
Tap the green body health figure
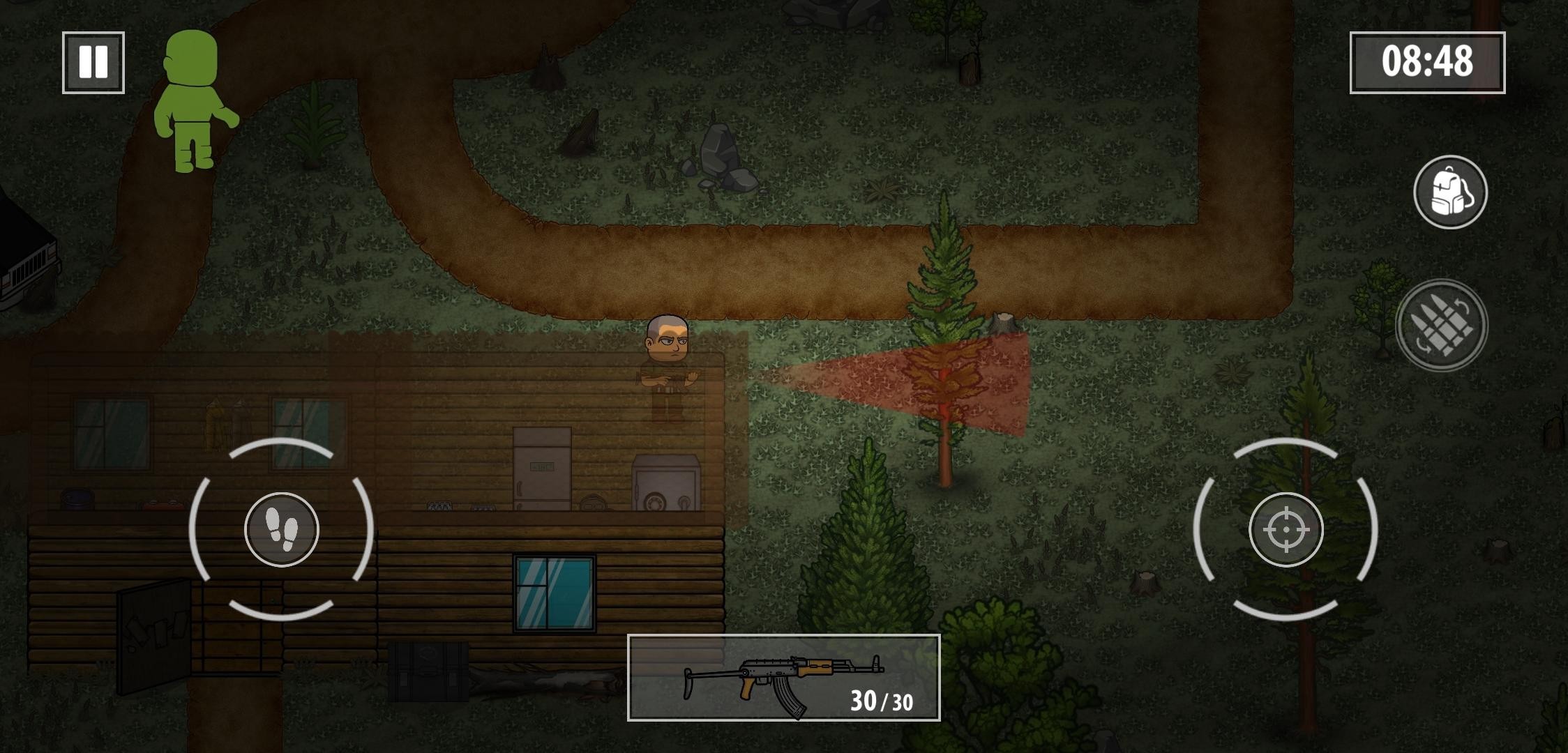pyautogui.click(x=193, y=101)
